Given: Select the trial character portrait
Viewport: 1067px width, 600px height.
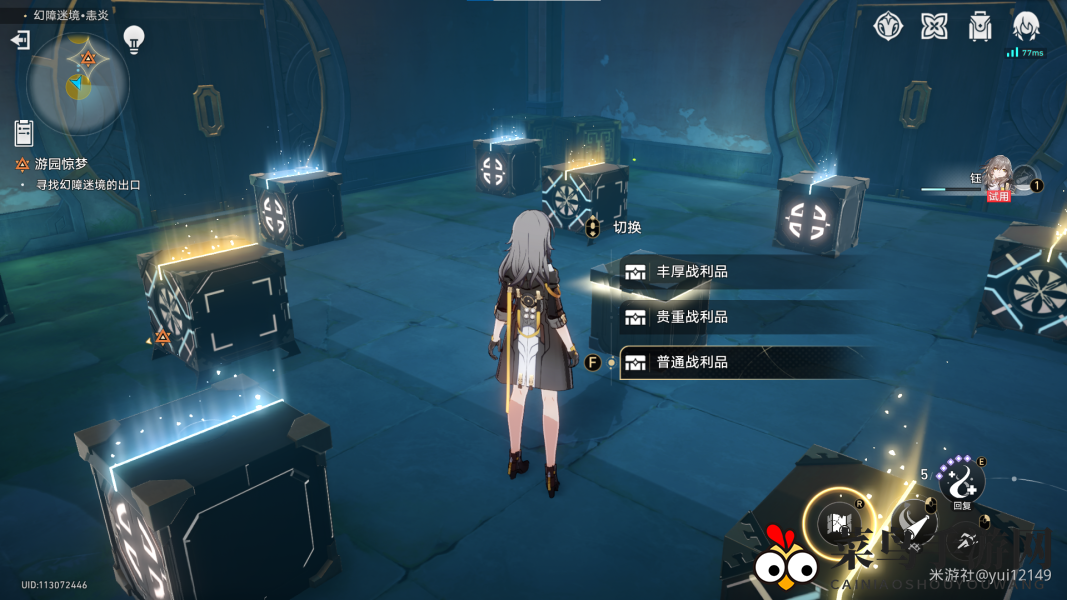Looking at the screenshot, I should (1000, 176).
